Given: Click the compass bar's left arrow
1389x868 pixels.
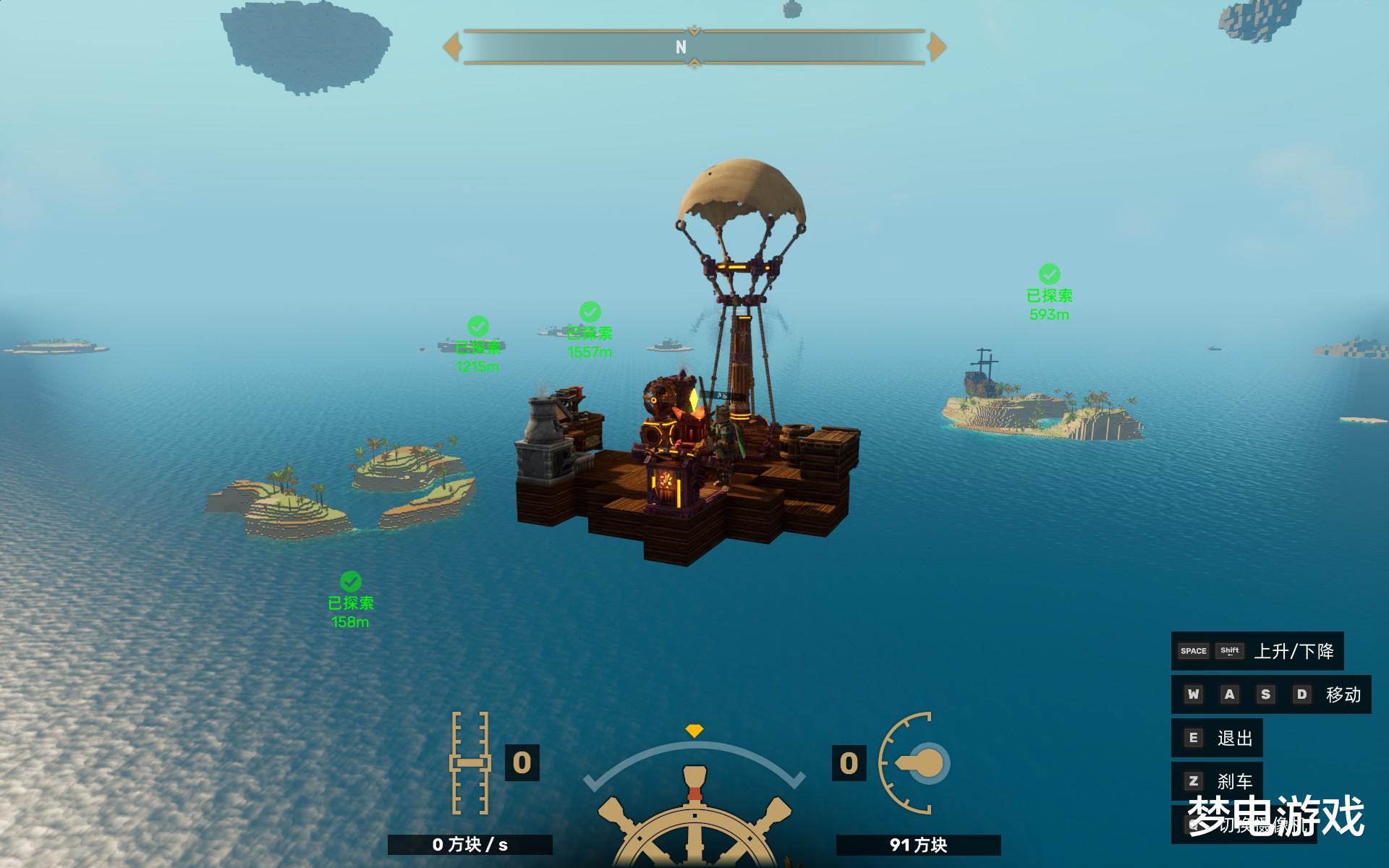Looking at the screenshot, I should tap(452, 47).
